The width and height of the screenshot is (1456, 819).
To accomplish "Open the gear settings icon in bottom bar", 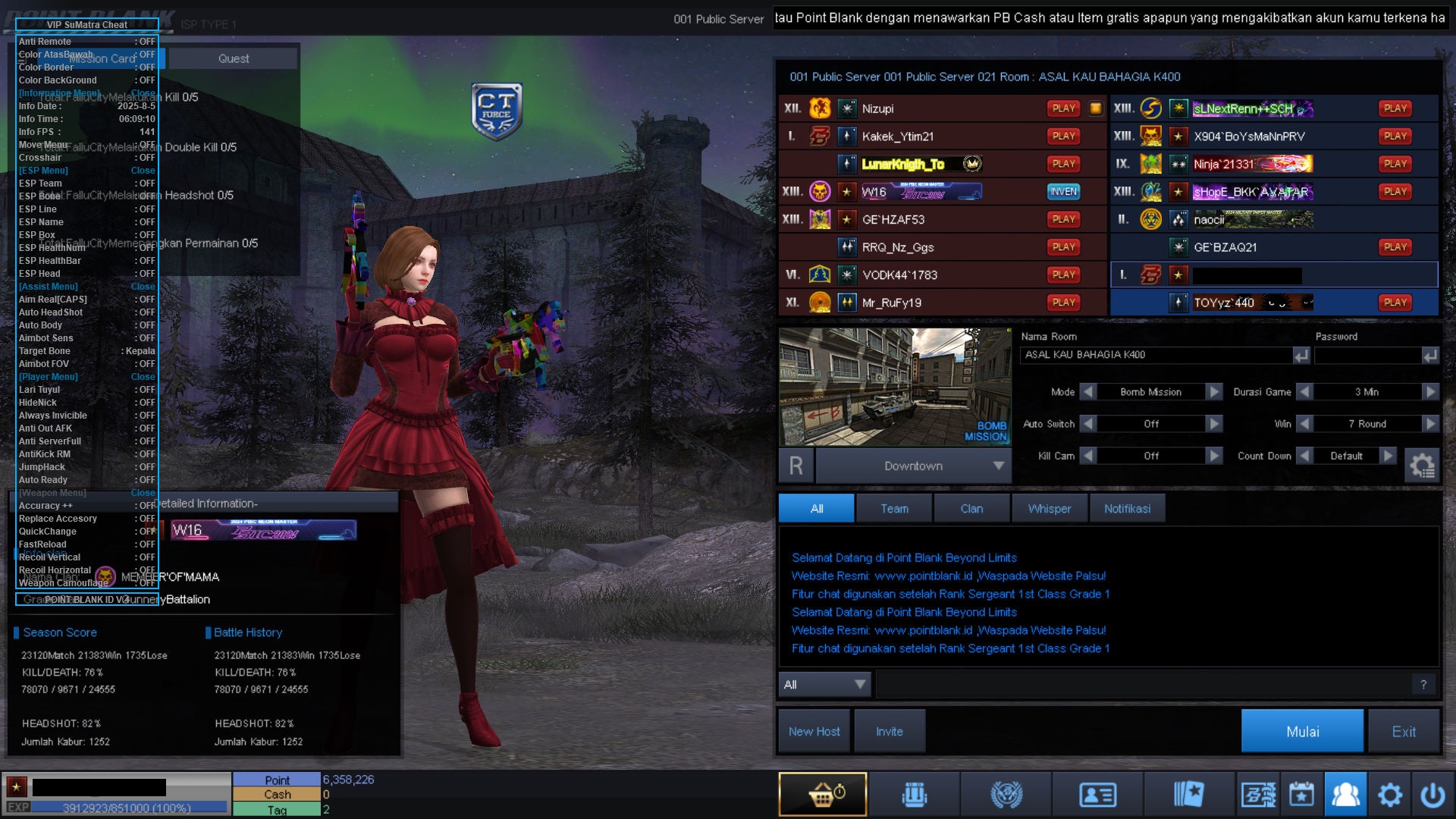I will [1389, 795].
